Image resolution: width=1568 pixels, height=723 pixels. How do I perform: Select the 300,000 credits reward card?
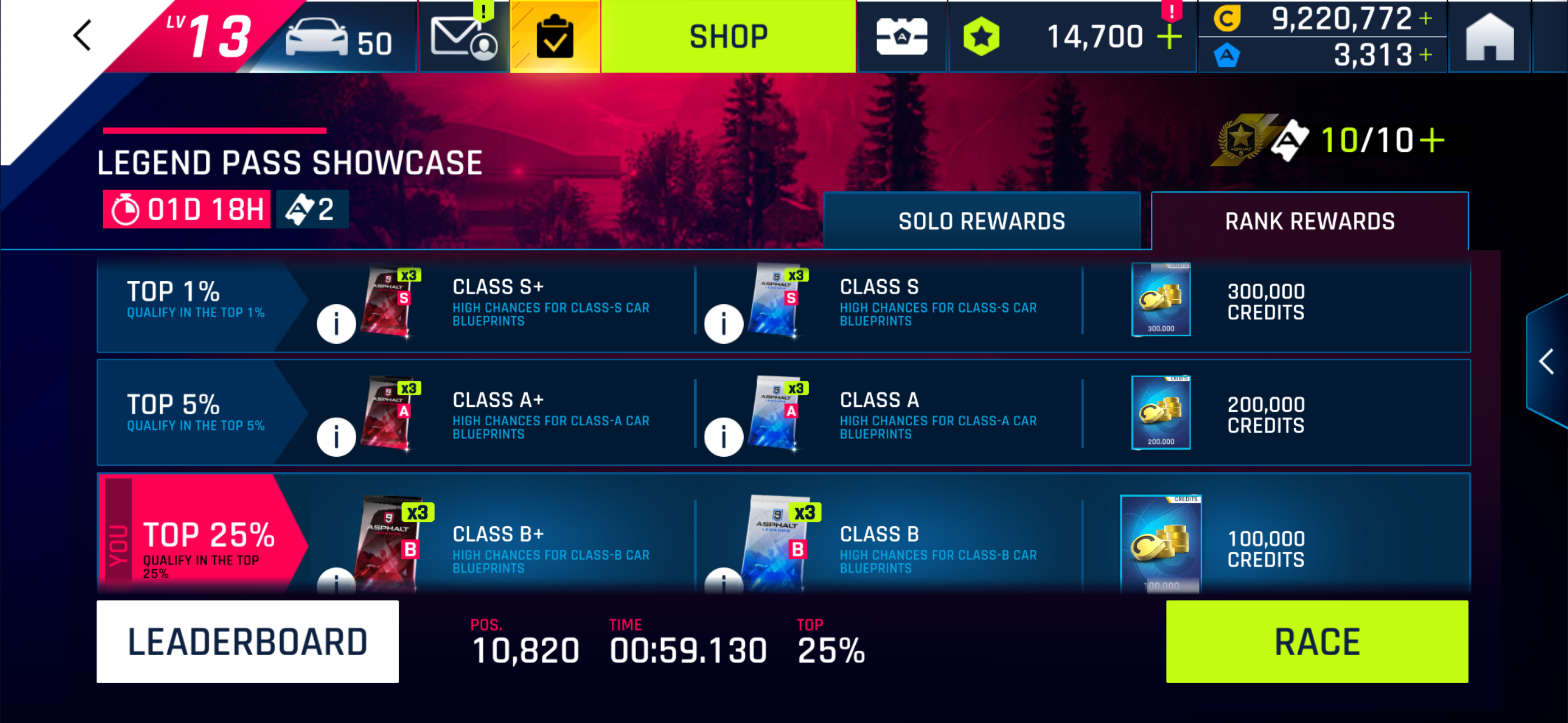[x=1160, y=299]
